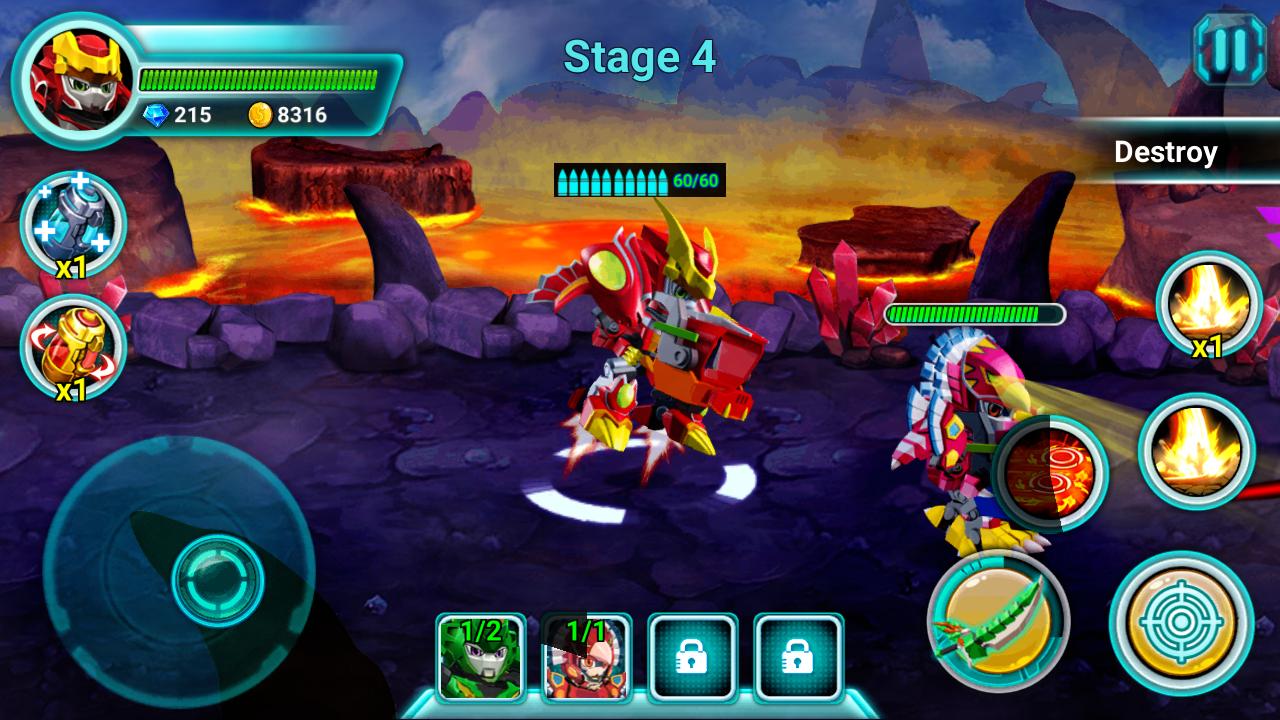Open the Destroy objective banner
This screenshot has height=720, width=1280.
coord(1166,153)
